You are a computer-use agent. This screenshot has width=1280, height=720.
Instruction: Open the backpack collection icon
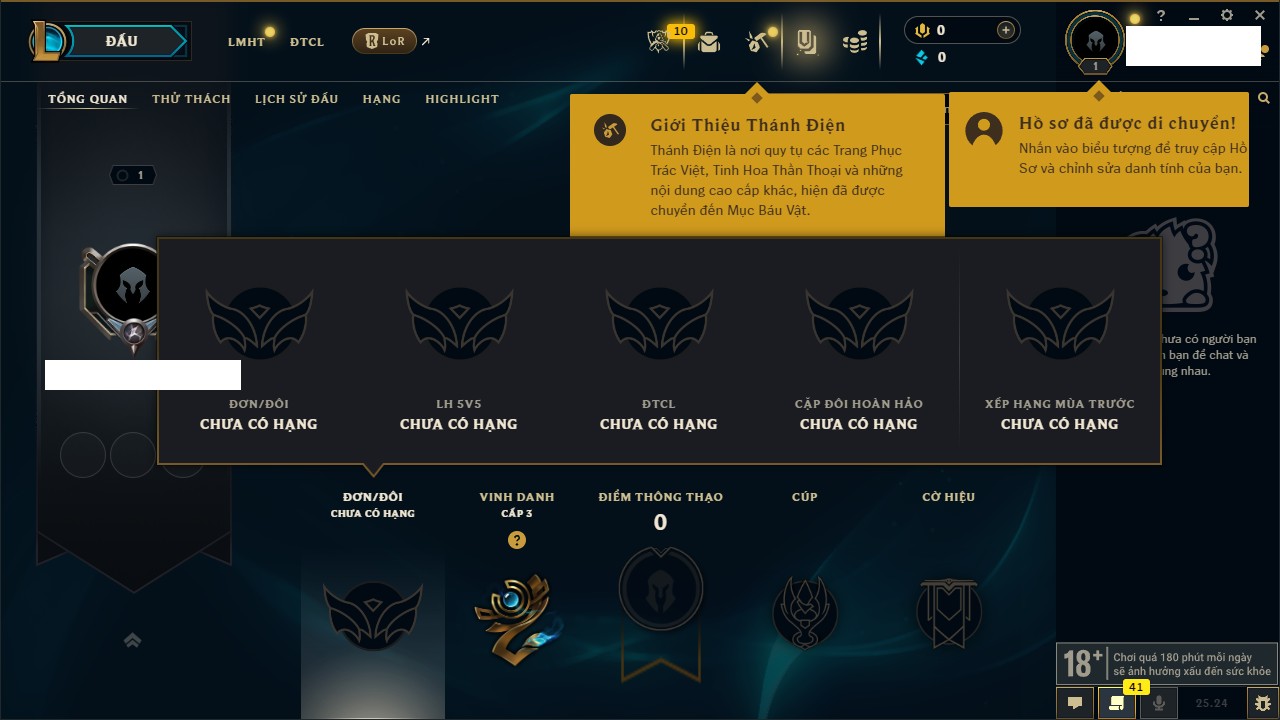point(709,42)
